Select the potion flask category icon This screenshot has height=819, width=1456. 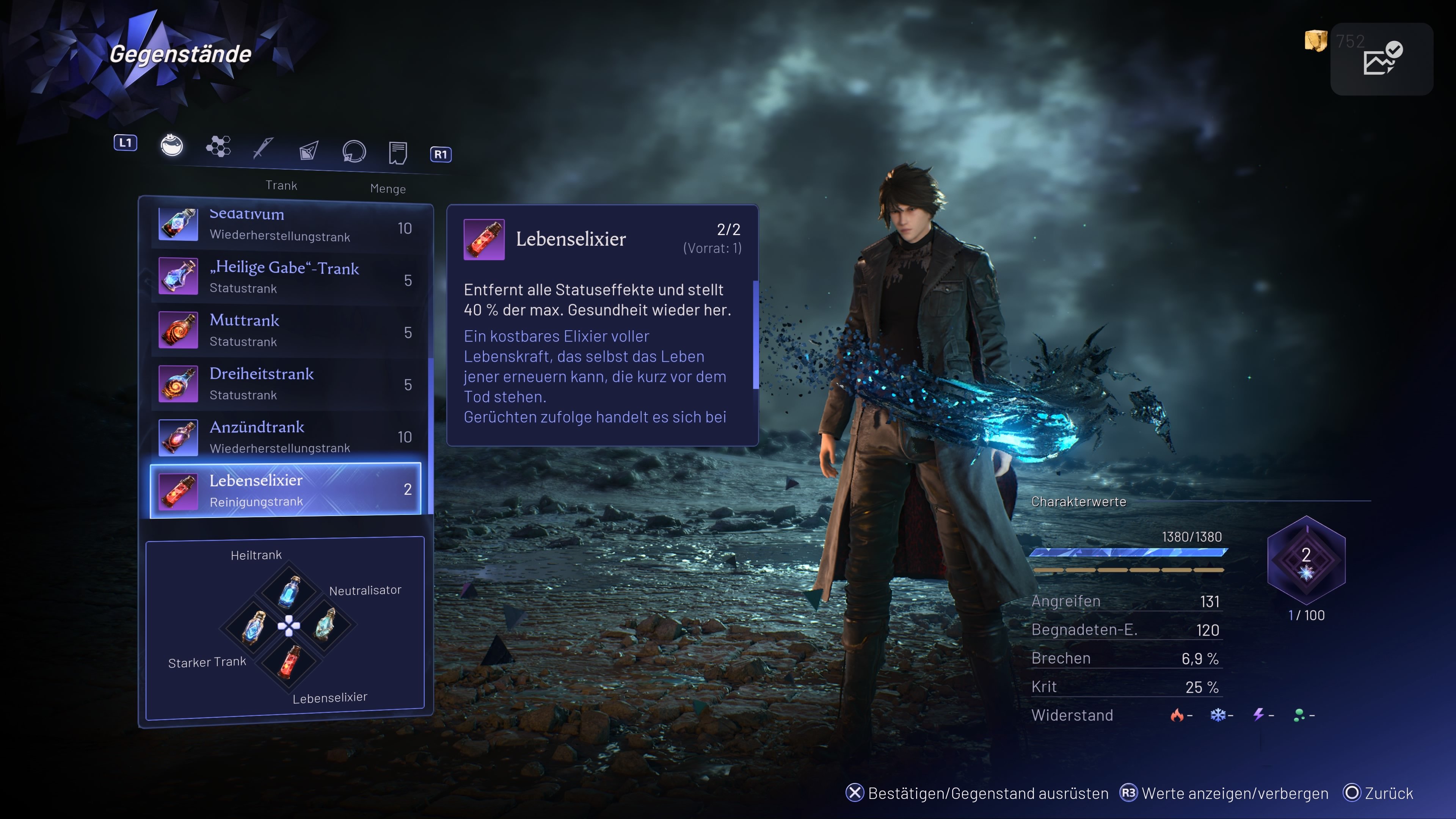173,146
